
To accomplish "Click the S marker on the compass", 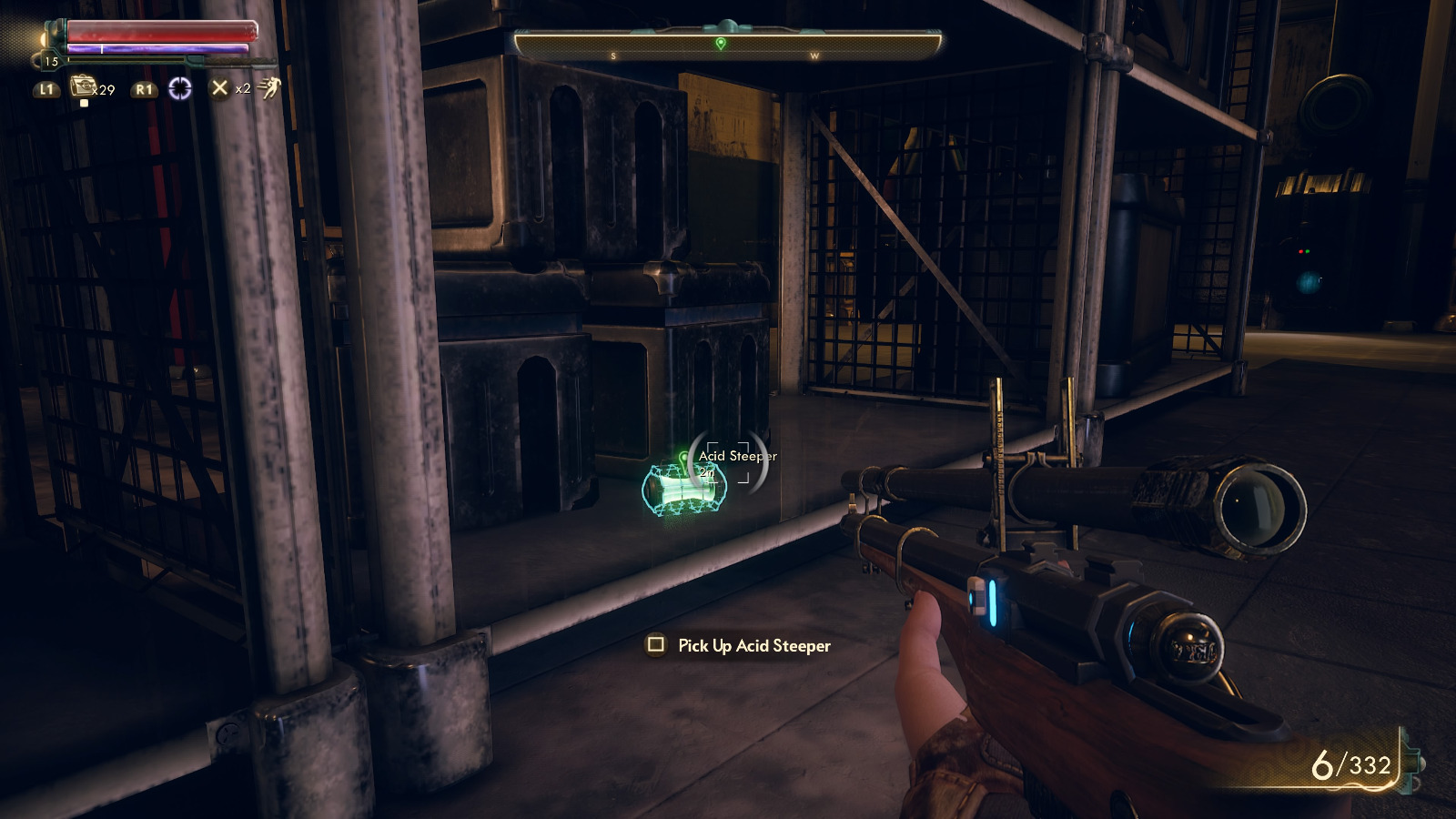I will [x=615, y=54].
